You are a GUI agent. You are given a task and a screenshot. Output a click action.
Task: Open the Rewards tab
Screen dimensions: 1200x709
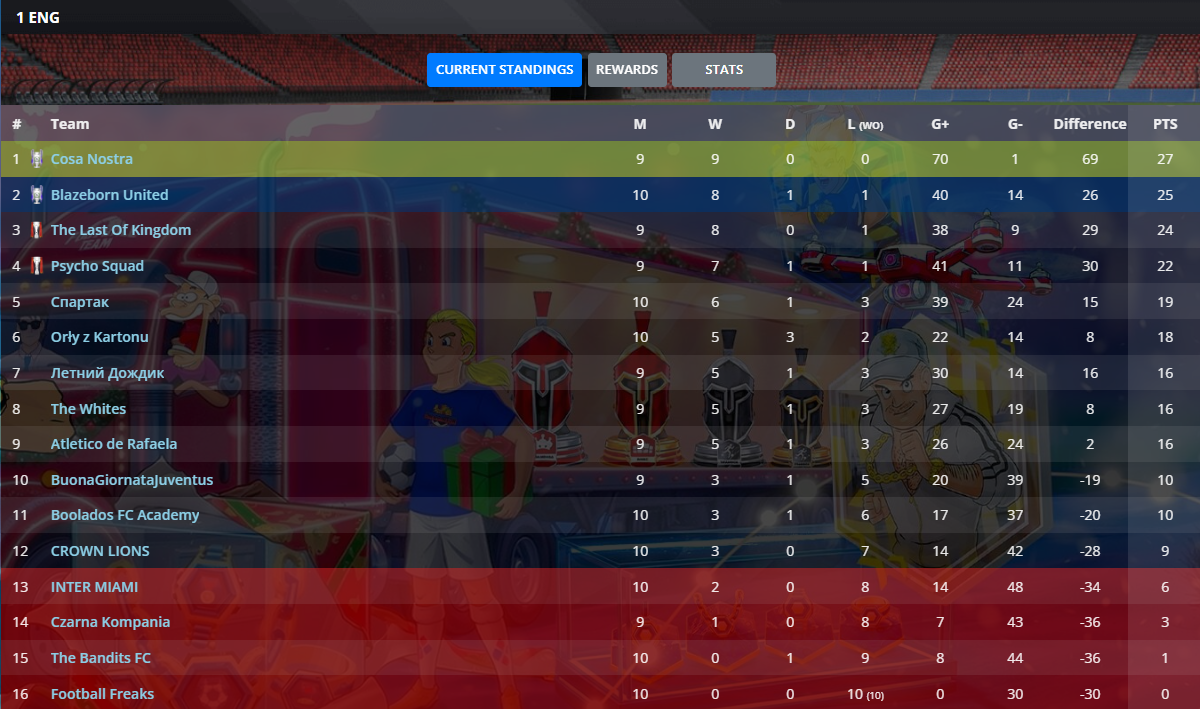(x=627, y=70)
